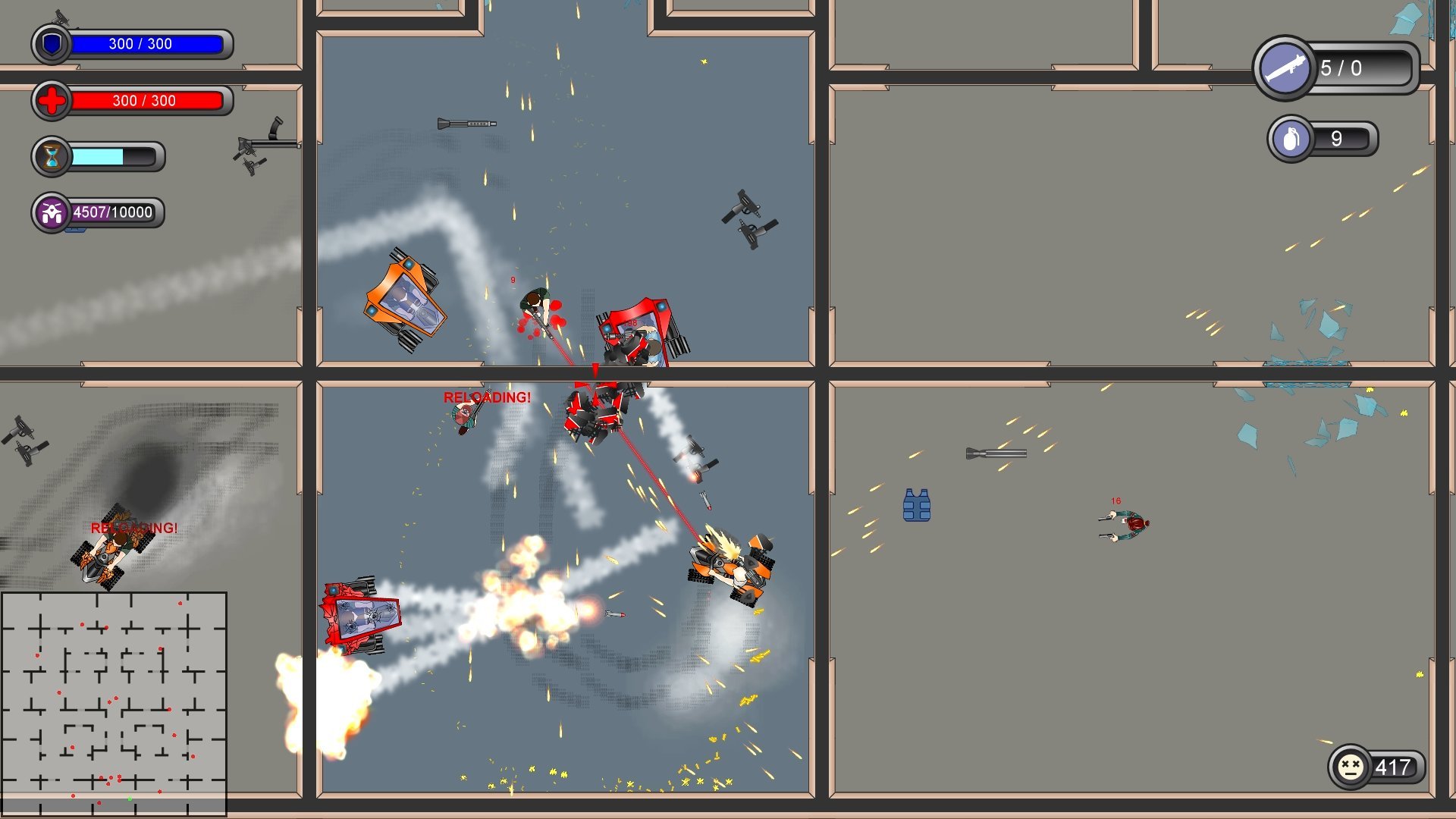Screen dimensions: 1456x819
Task: Select the rocket launcher weapon icon
Action: point(1287,70)
